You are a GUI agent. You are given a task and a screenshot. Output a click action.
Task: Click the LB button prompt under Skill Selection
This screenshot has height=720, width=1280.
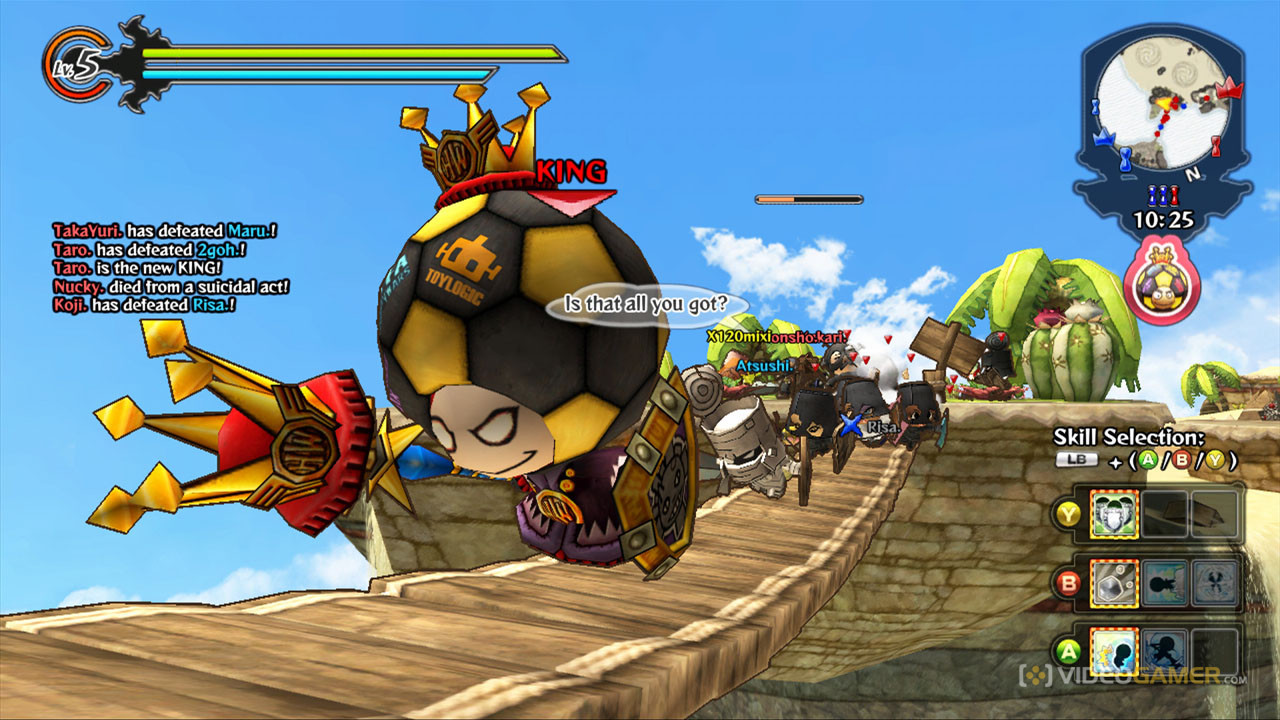point(1076,460)
